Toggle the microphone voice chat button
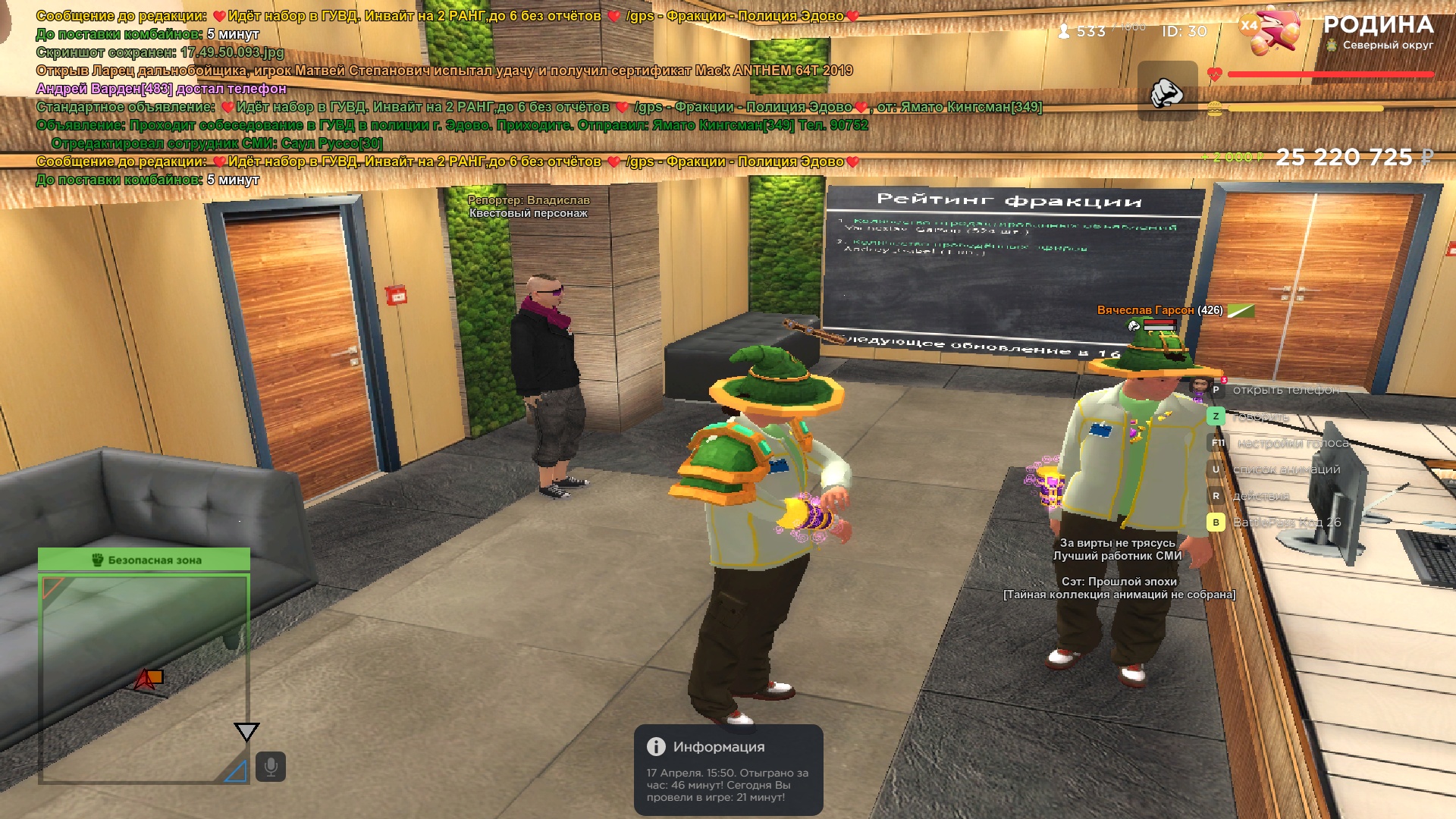The image size is (1456, 819). 271,767
